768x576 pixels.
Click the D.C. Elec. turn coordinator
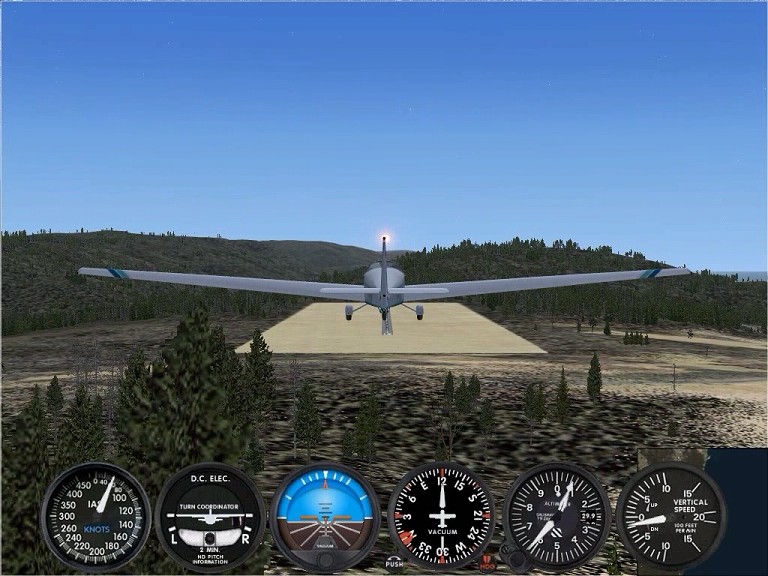pyautogui.click(x=209, y=516)
